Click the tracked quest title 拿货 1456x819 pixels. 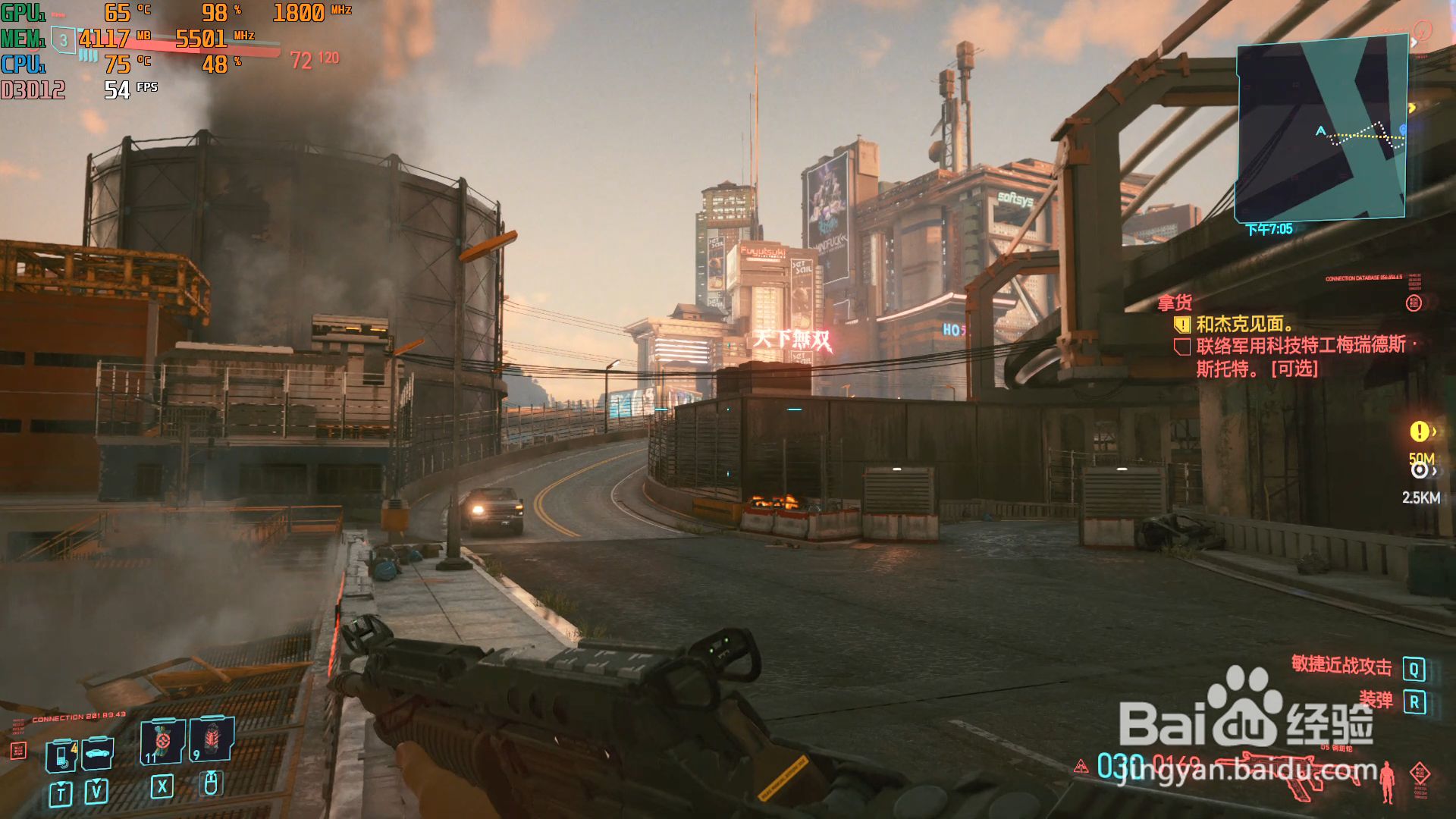point(1175,303)
